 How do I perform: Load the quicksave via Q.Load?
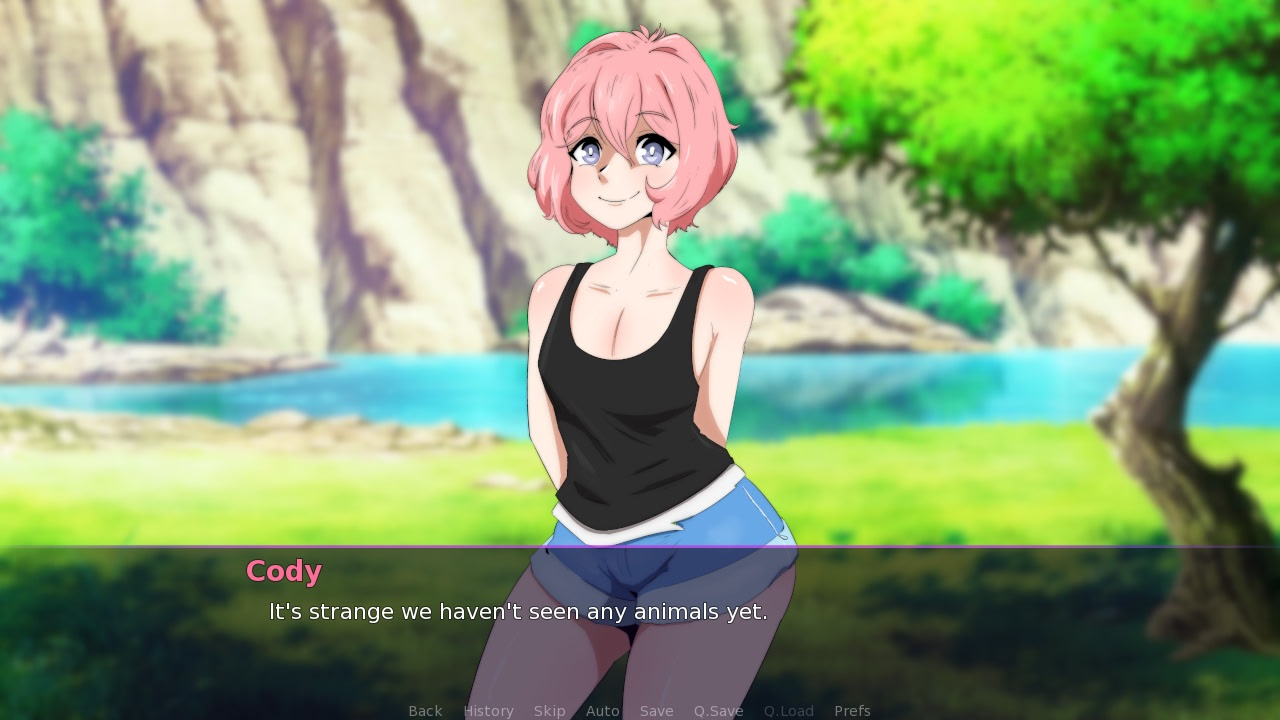coord(787,710)
